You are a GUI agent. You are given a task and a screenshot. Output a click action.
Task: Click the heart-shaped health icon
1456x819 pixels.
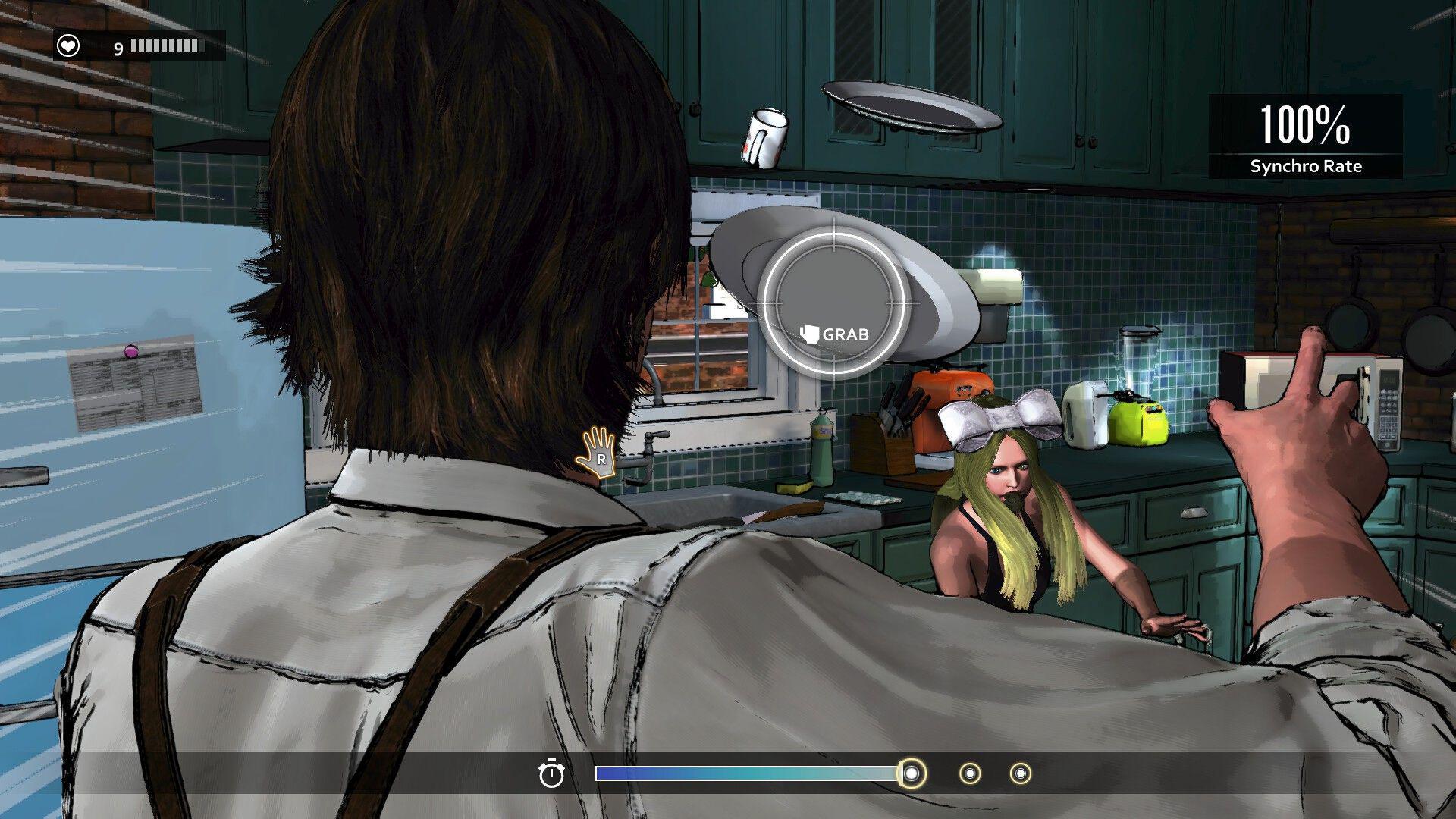coord(67,46)
